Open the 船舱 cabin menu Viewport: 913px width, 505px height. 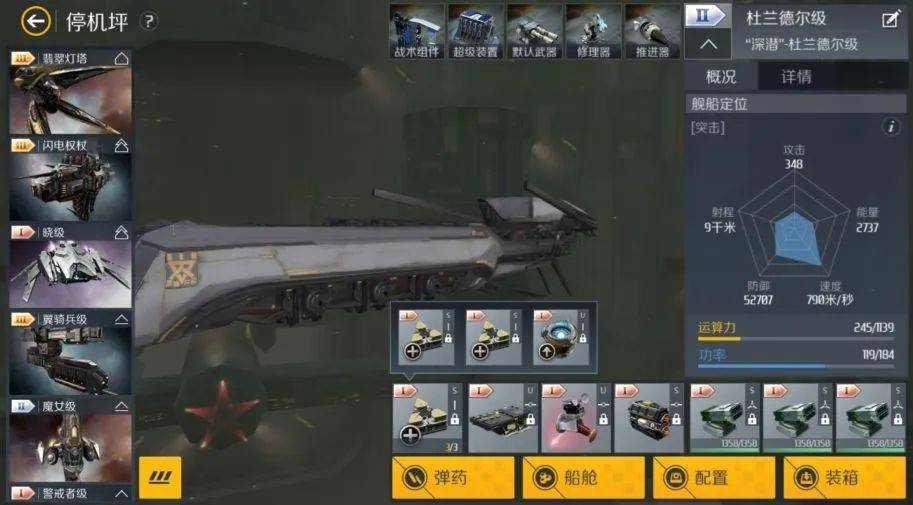[583, 478]
